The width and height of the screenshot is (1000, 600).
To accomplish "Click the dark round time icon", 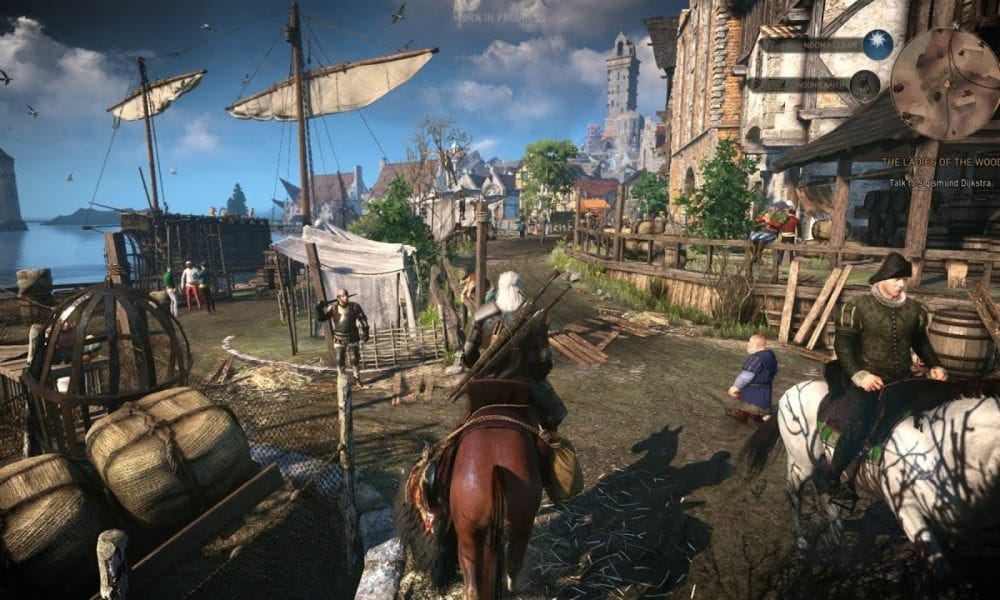I will coord(865,84).
